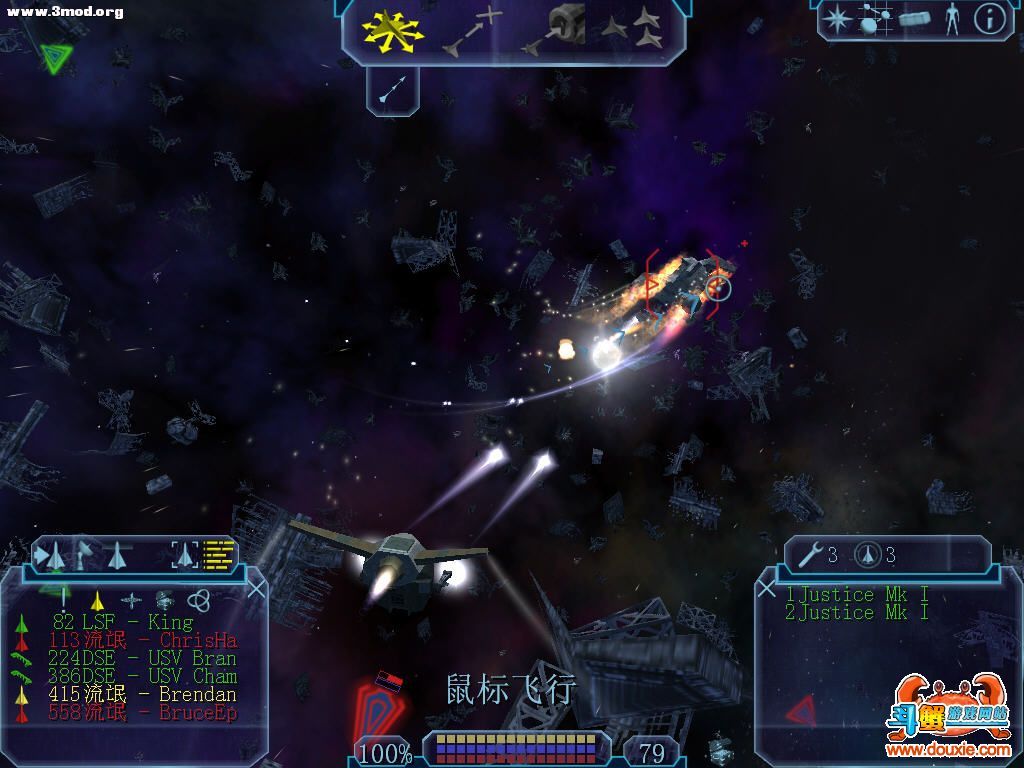The height and width of the screenshot is (768, 1024).
Task: Open the humanoid figure status icon
Action: pyautogui.click(x=951, y=19)
